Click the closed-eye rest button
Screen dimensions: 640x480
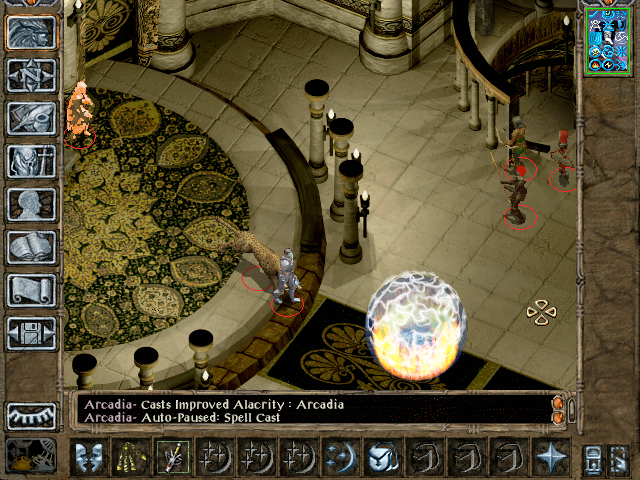[32, 415]
